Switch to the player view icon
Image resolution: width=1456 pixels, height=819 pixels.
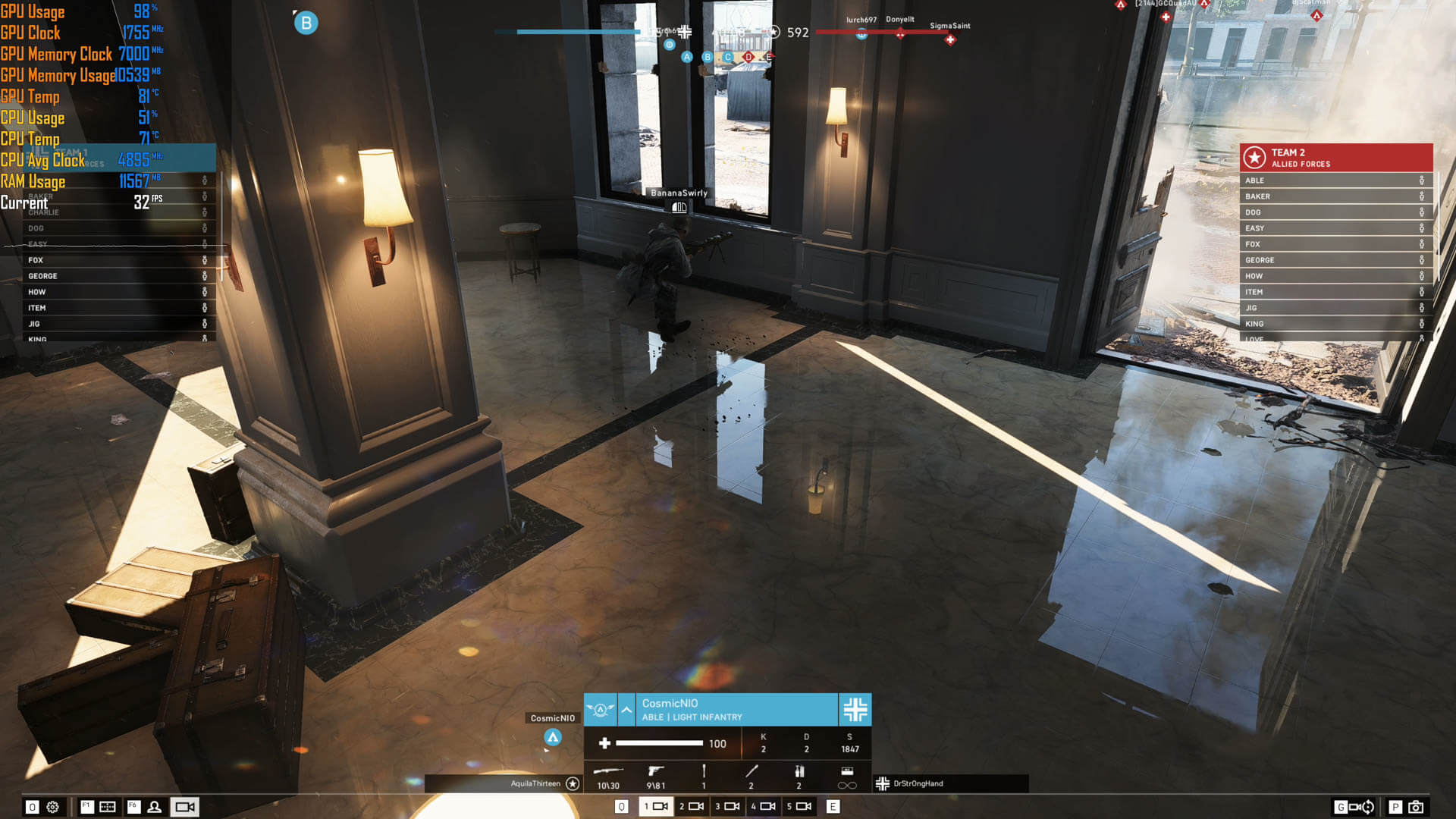tap(155, 807)
